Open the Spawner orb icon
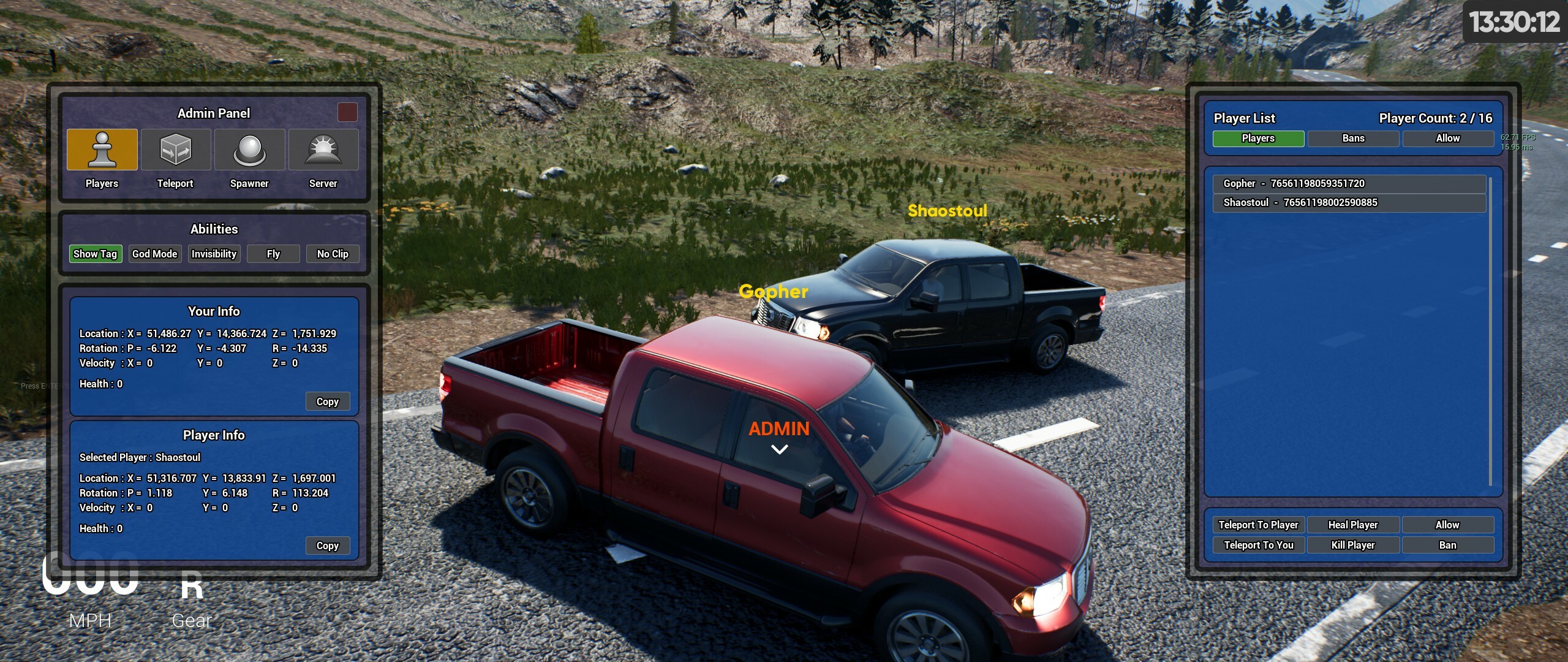 pyautogui.click(x=249, y=149)
